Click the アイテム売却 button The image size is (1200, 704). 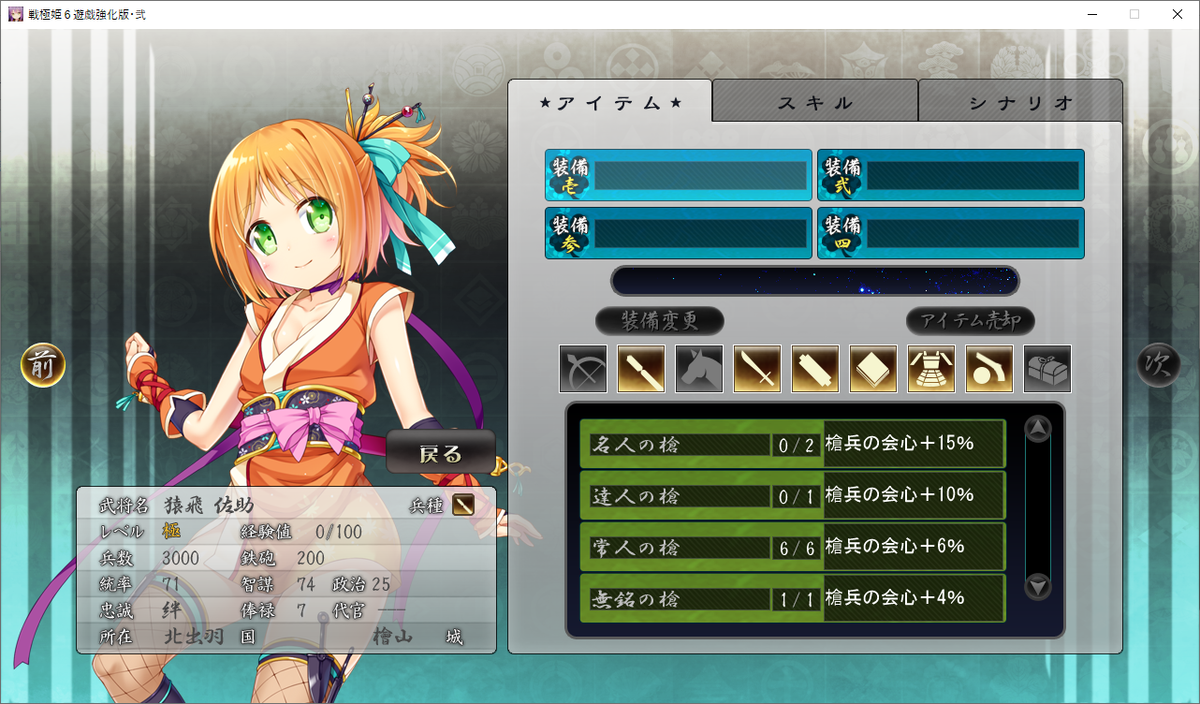click(x=970, y=321)
